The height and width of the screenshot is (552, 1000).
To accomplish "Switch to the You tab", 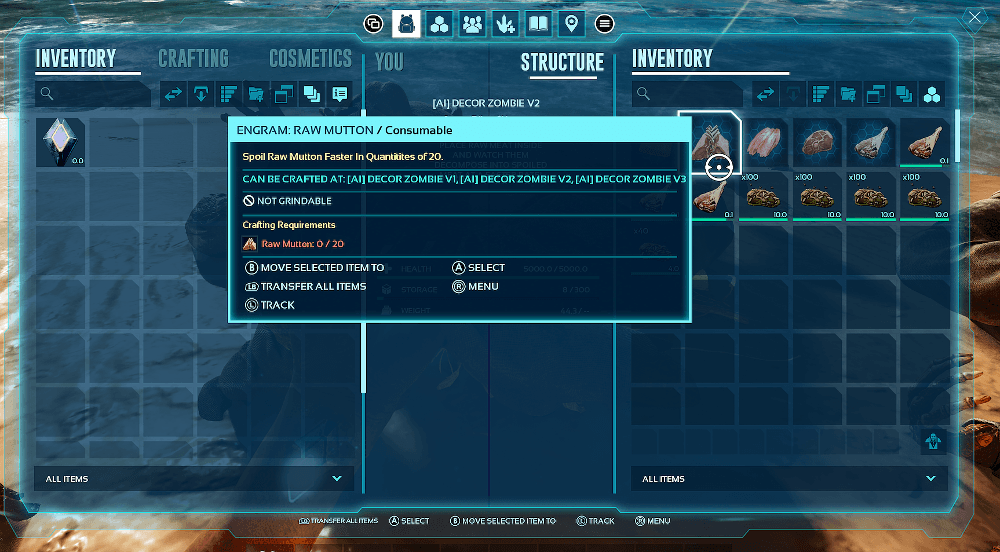I will (x=389, y=62).
